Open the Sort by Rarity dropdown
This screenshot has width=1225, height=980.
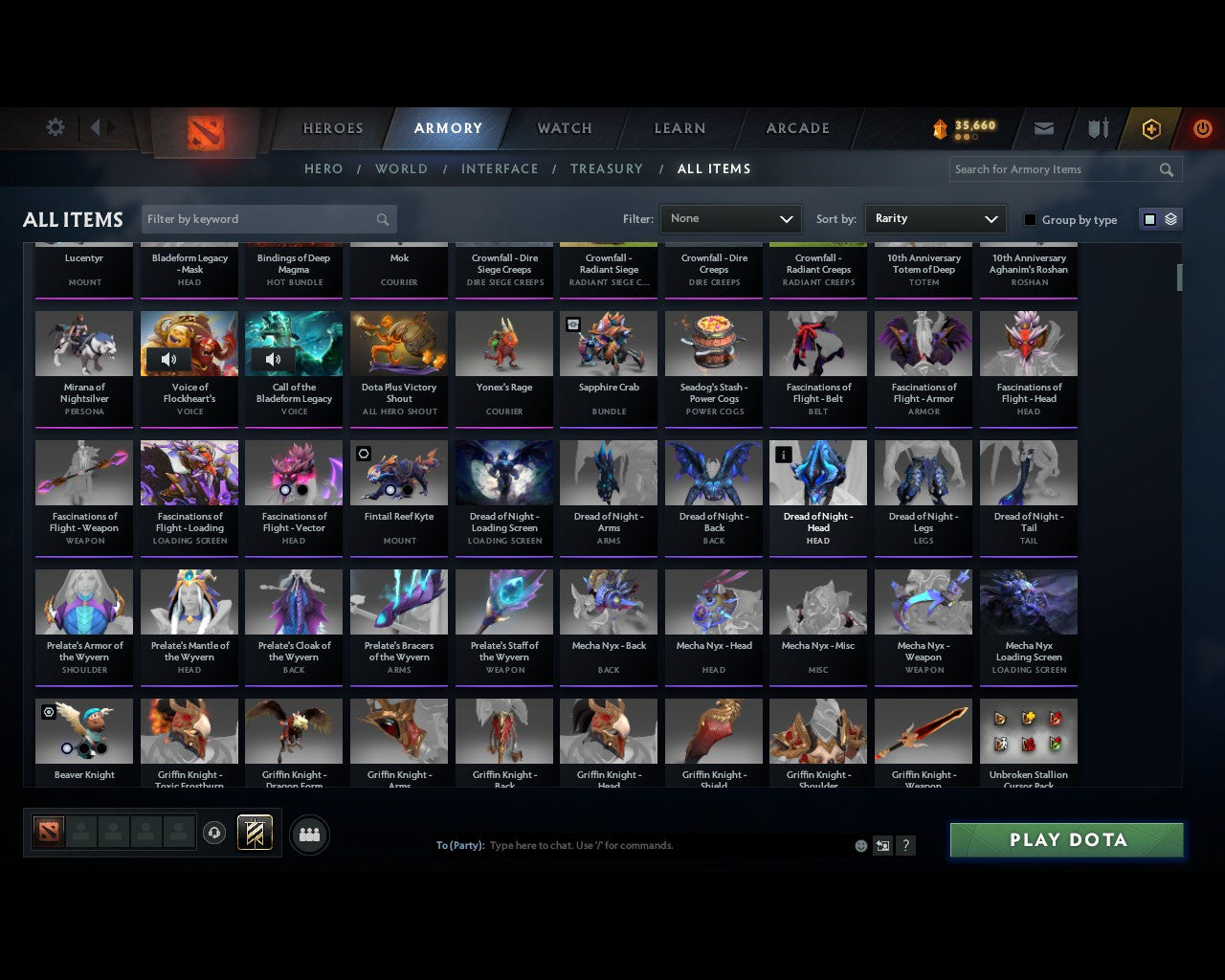[x=935, y=219]
